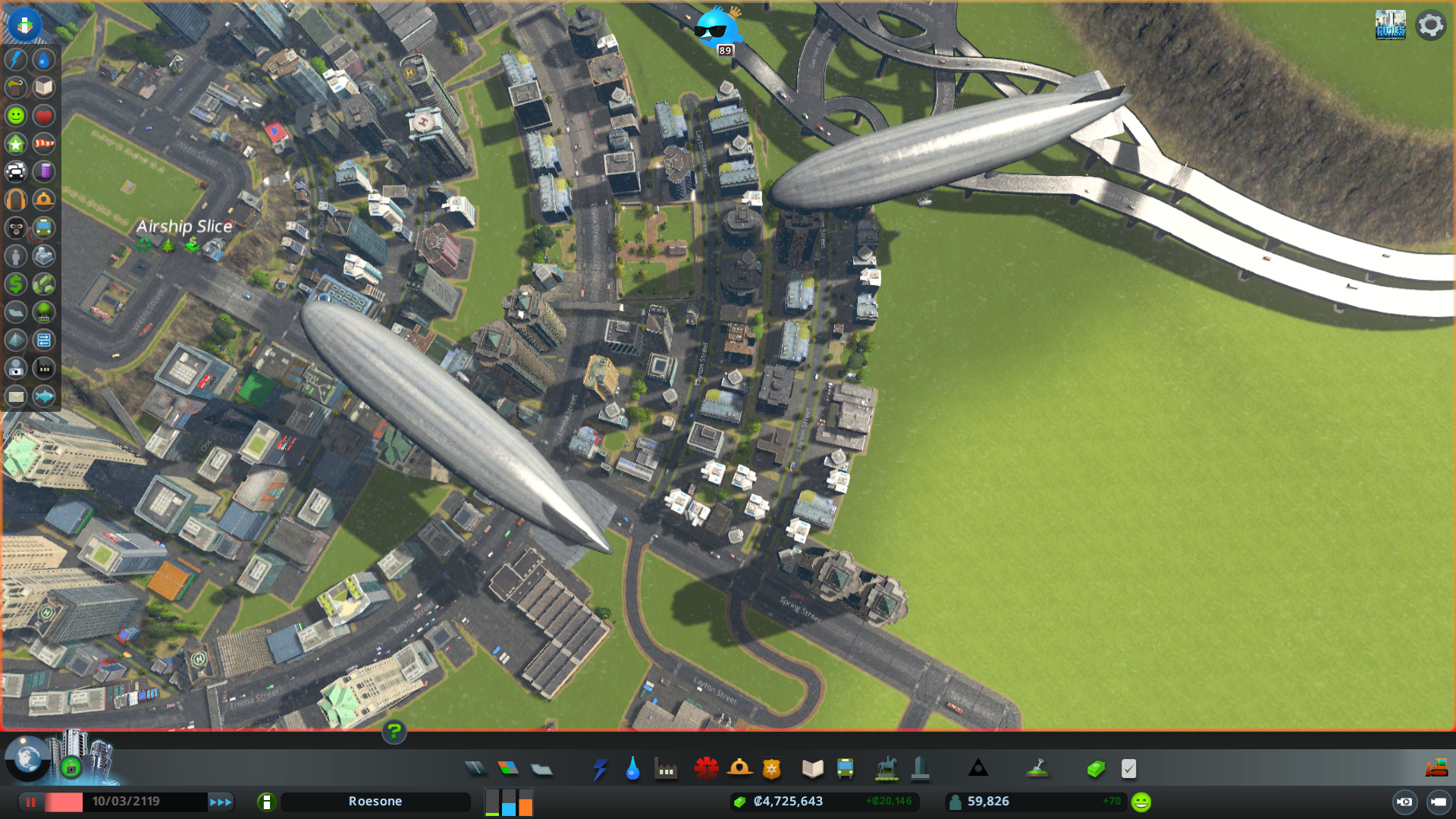1456x819 pixels.
Task: Open the Roads construction menu
Action: point(475,768)
